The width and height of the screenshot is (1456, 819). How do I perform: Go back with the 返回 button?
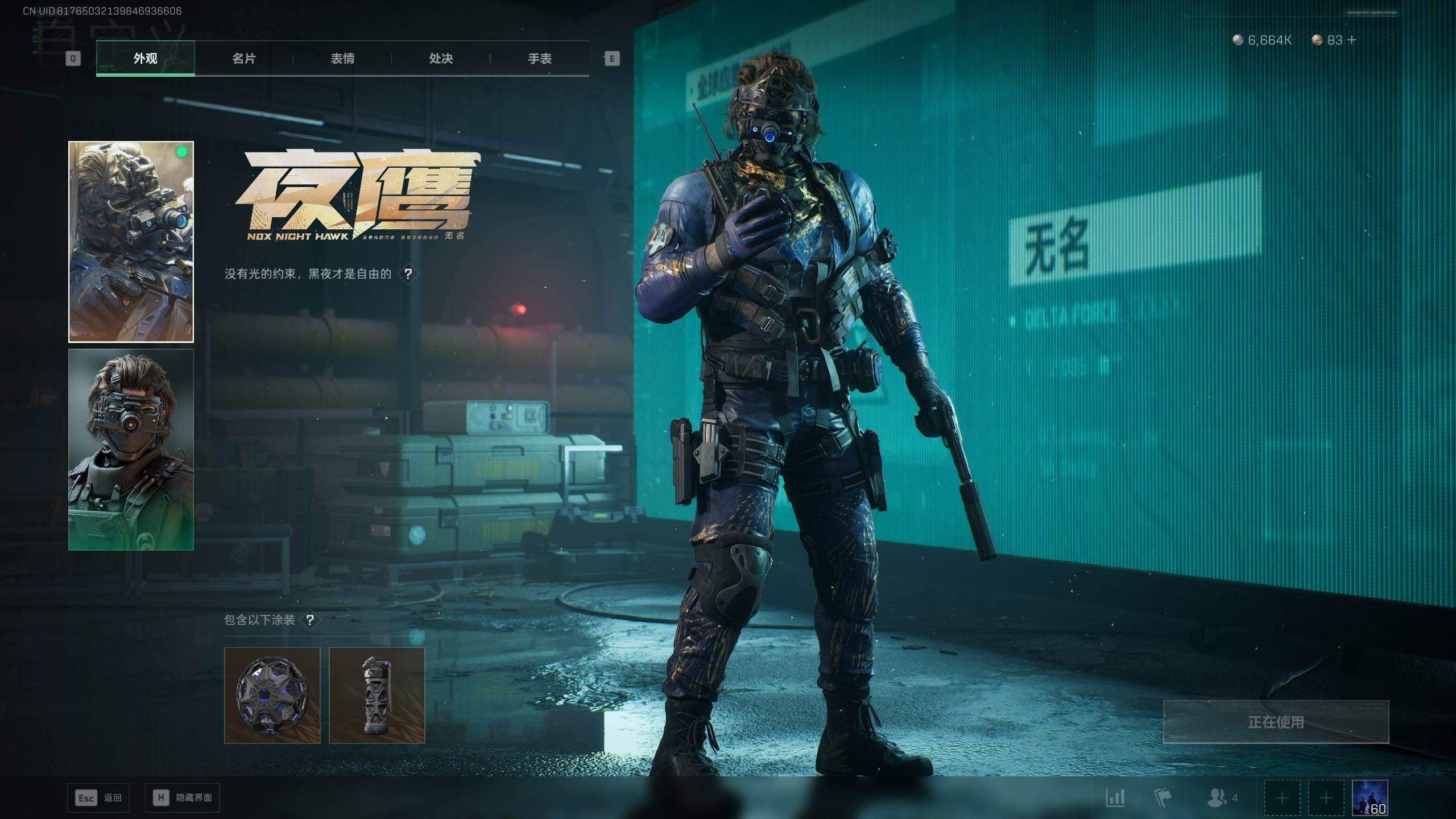point(98,798)
